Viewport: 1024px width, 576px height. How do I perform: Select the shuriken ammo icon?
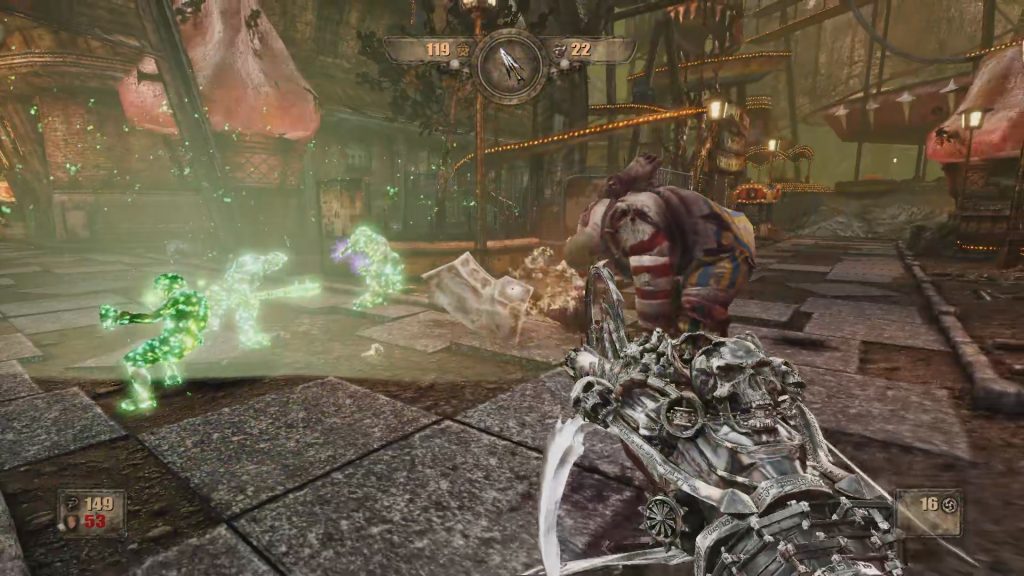click(x=950, y=501)
